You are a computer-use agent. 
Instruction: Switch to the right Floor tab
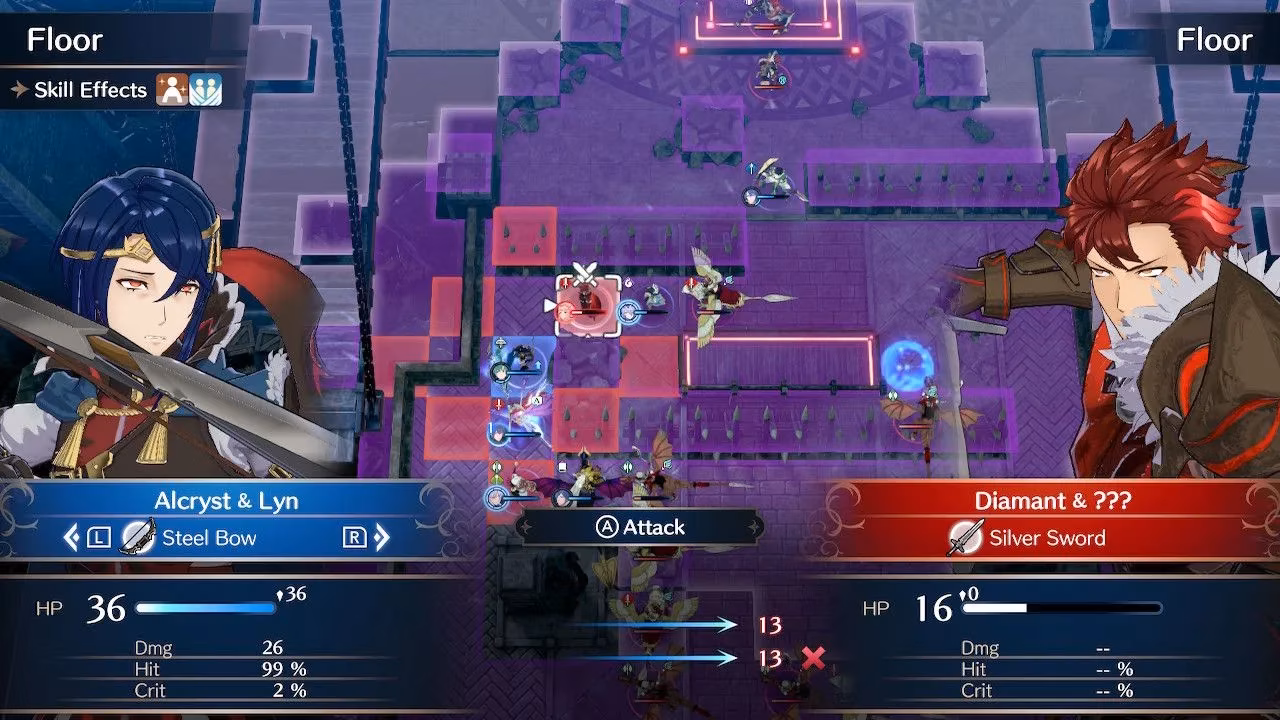(x=1213, y=39)
